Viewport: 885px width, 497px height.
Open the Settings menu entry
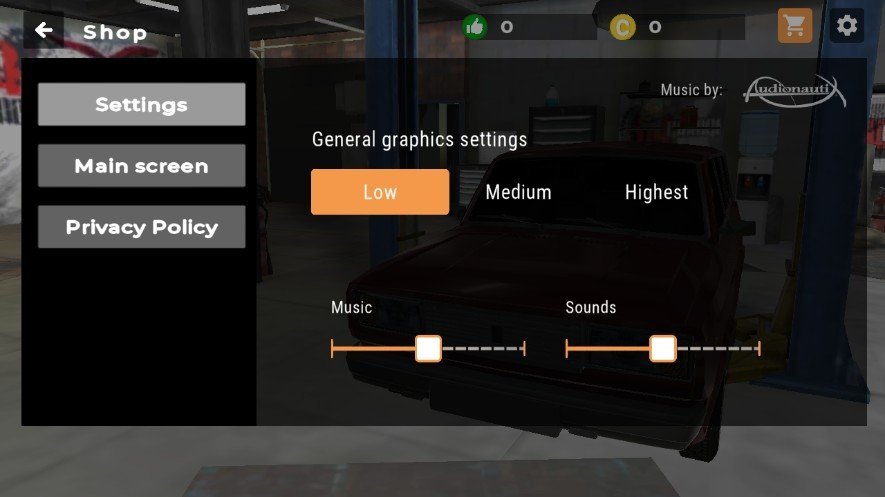pos(141,104)
